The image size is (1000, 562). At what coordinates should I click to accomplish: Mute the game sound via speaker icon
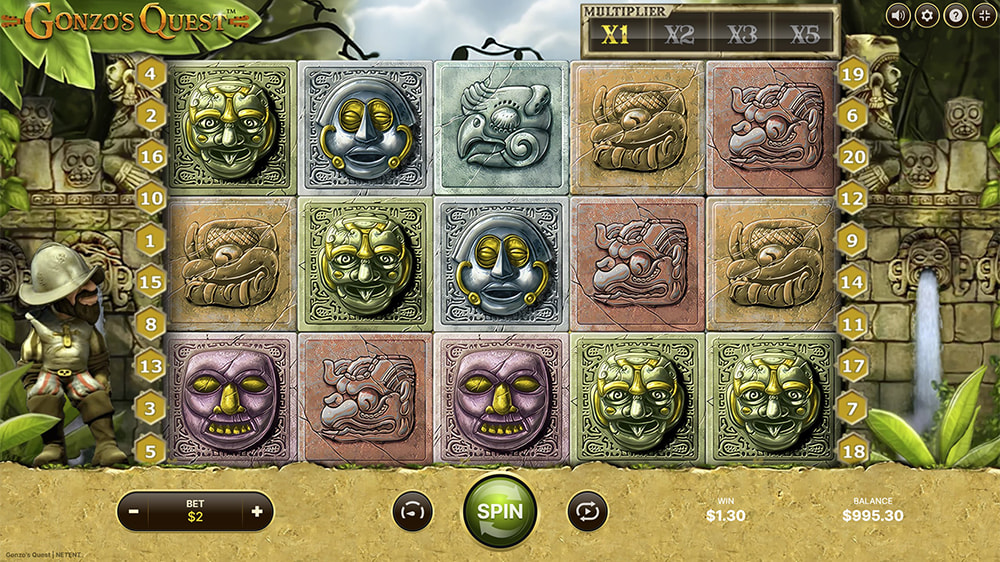pyautogui.click(x=898, y=15)
